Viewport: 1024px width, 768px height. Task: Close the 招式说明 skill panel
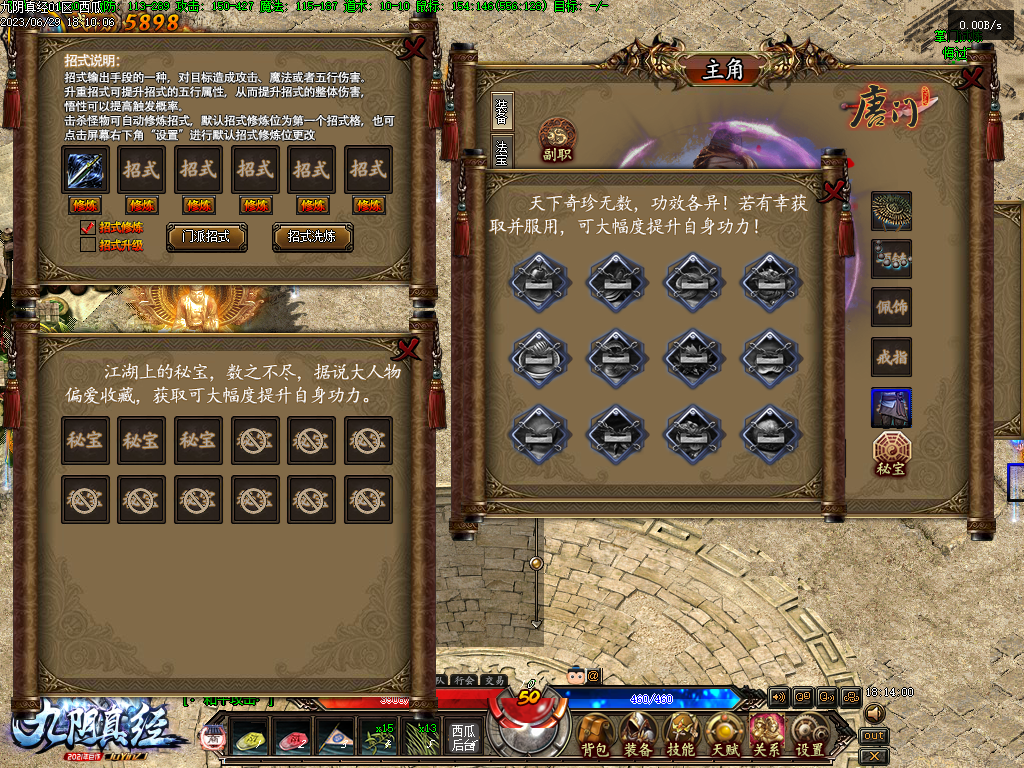coord(413,47)
